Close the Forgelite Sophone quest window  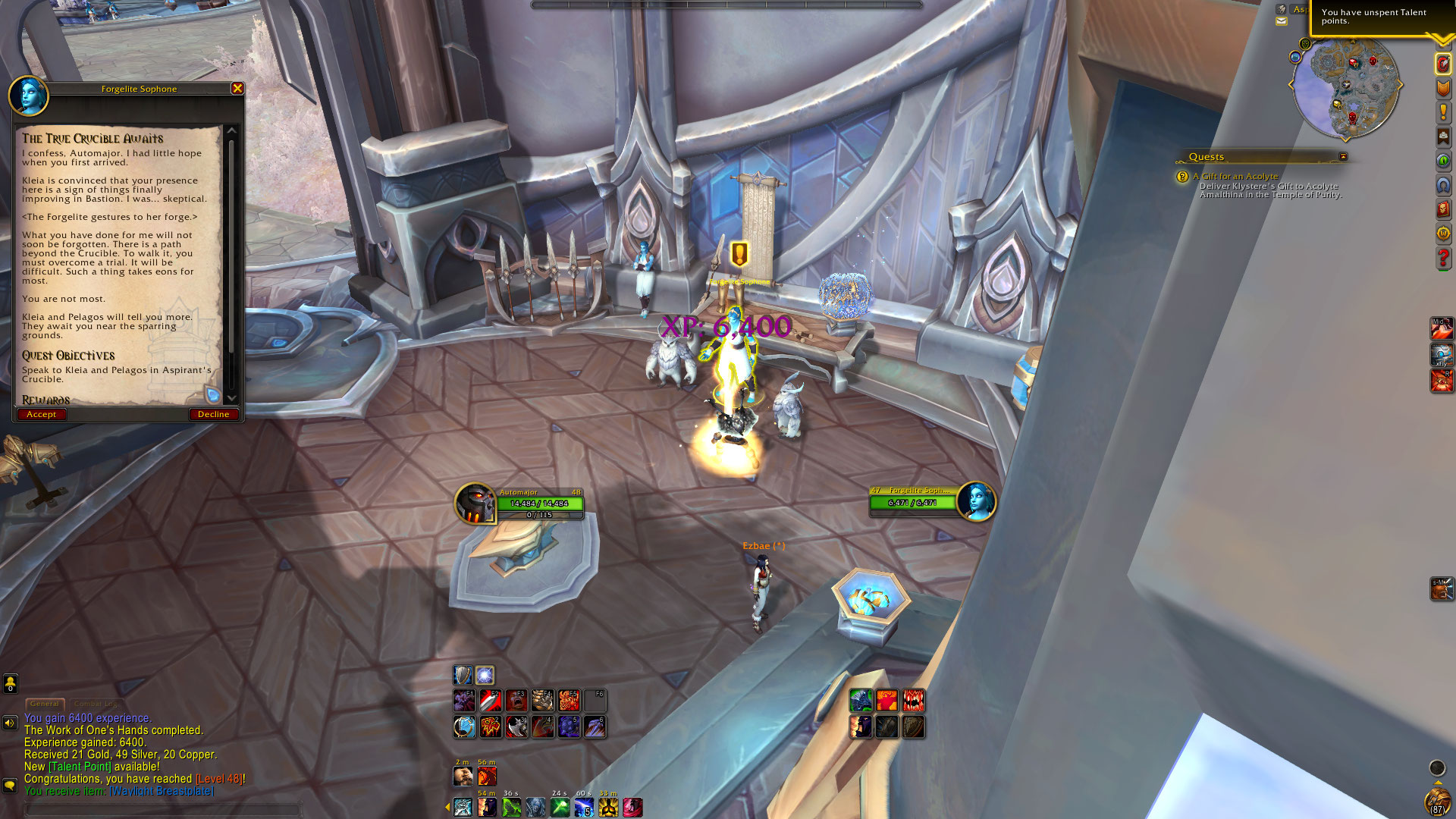coord(237,89)
